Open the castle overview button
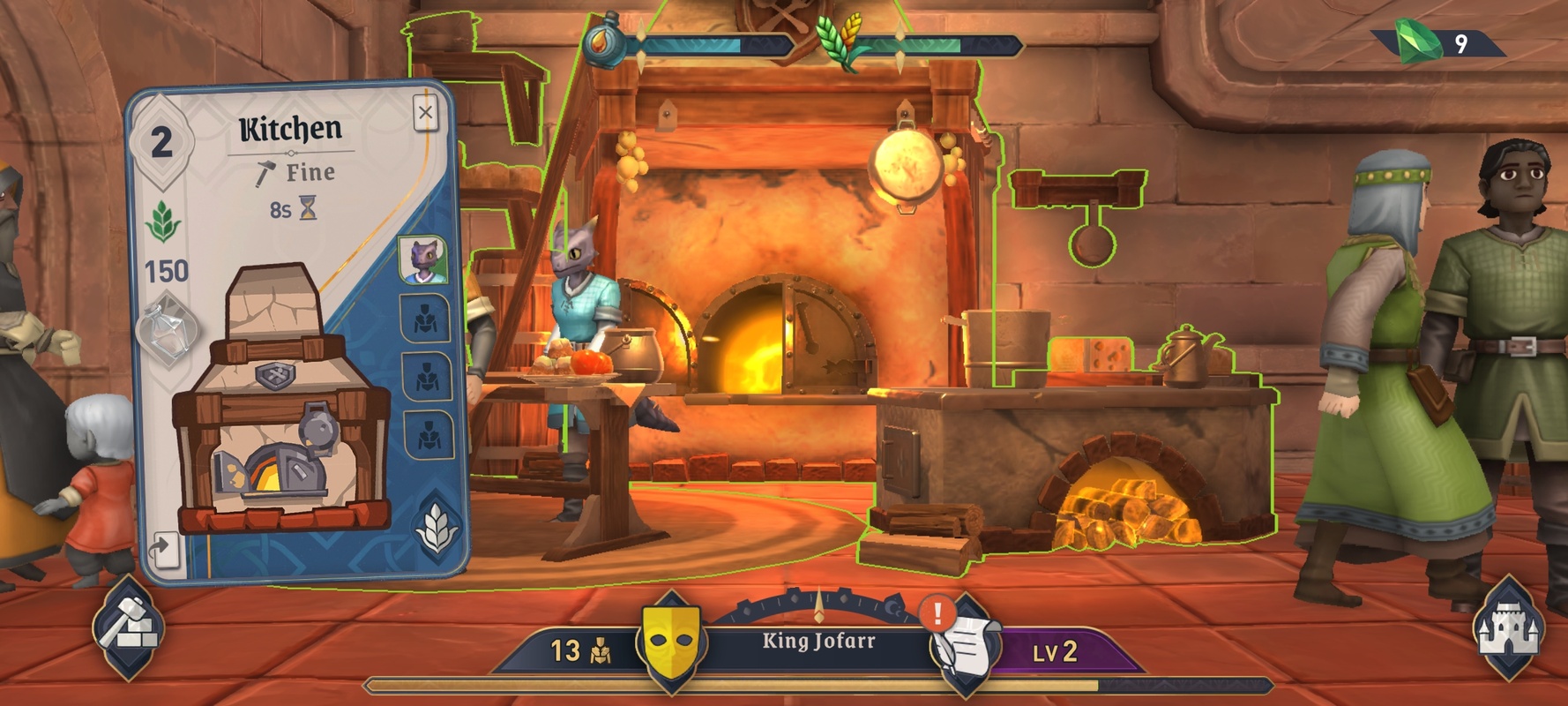Image resolution: width=1568 pixels, height=706 pixels. click(x=1508, y=628)
